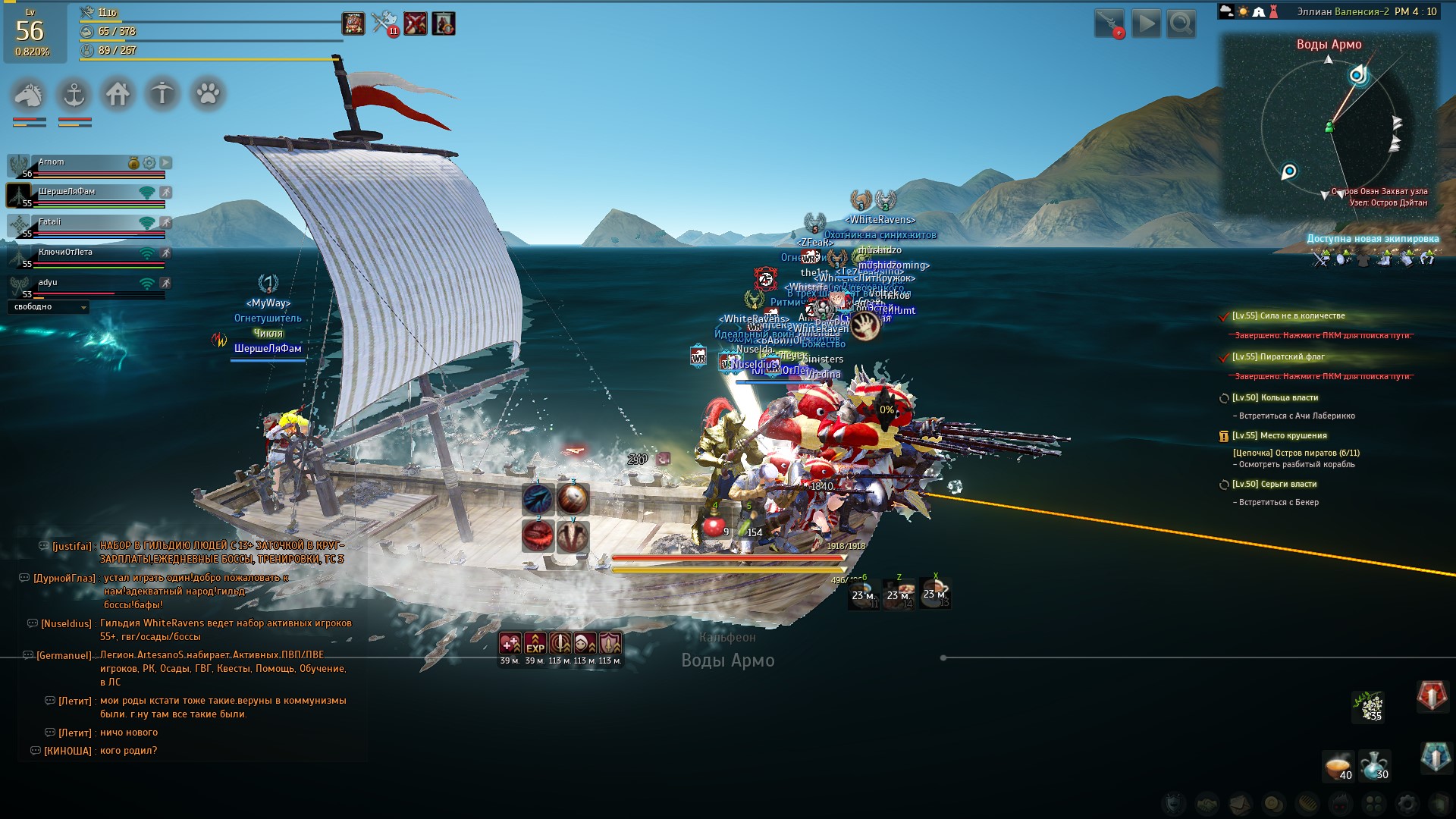Select the house residence icon
The width and height of the screenshot is (1456, 819).
click(118, 95)
